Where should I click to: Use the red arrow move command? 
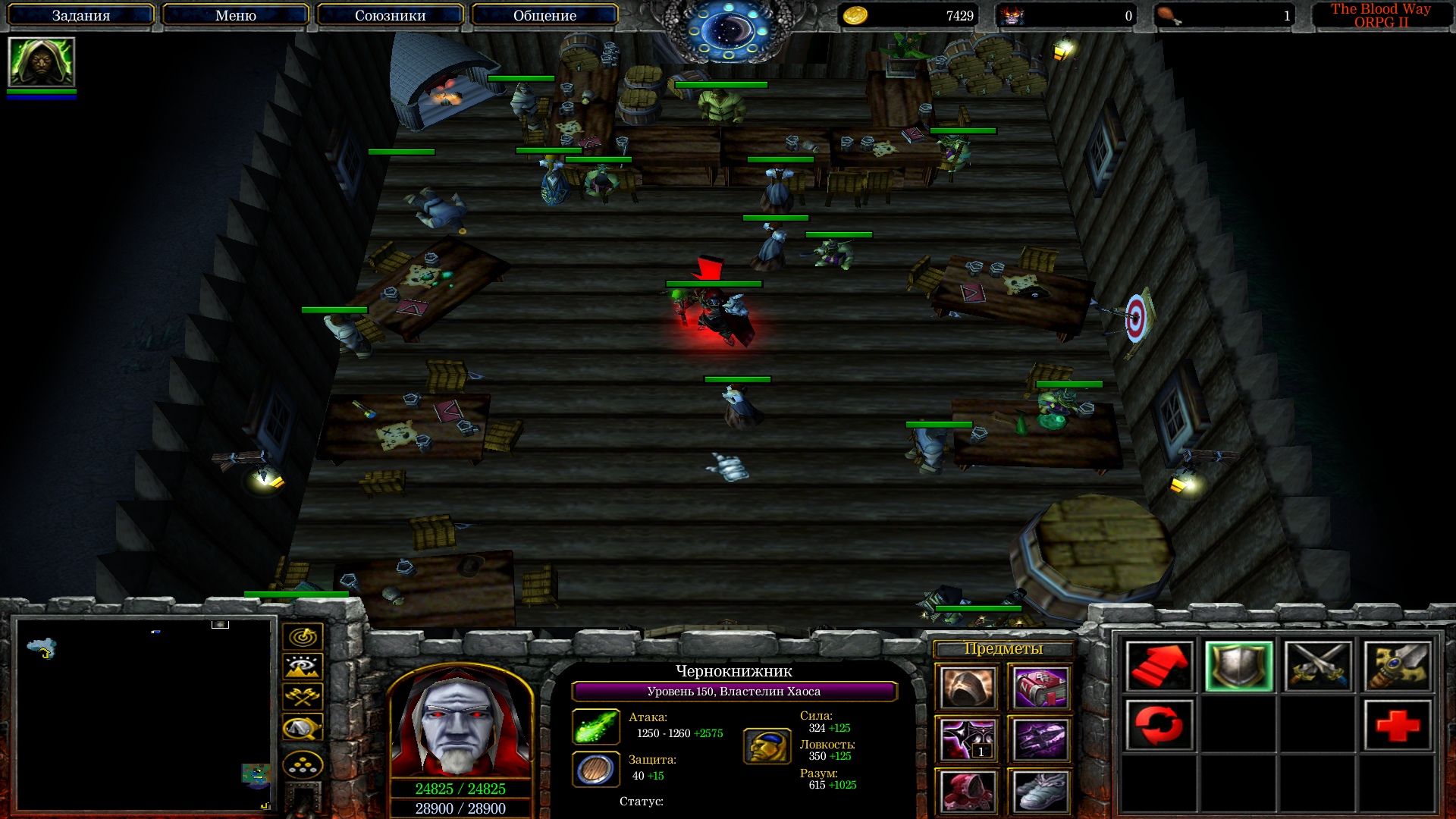click(x=1159, y=666)
